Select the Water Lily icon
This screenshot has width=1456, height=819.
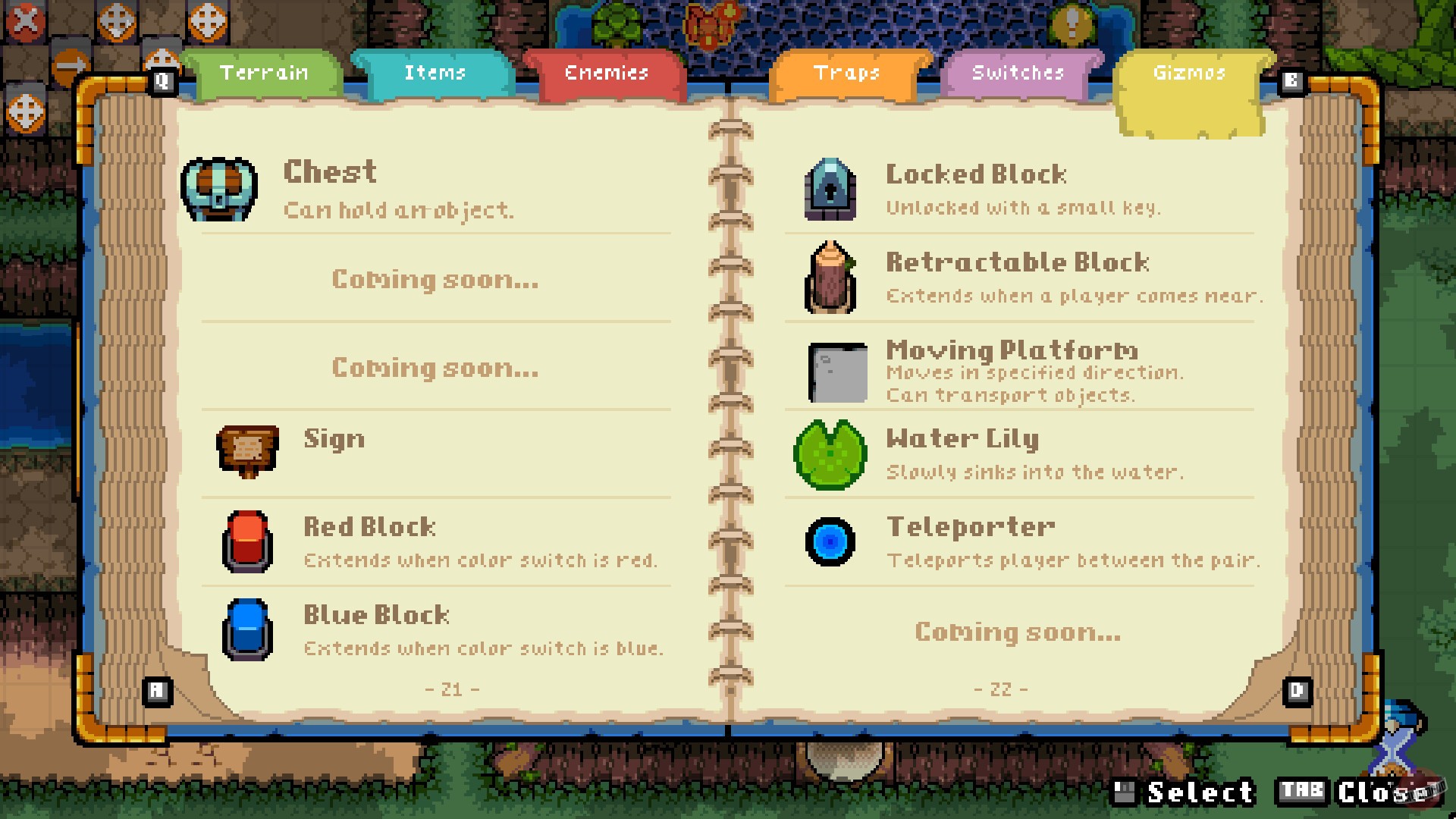pyautogui.click(x=828, y=450)
